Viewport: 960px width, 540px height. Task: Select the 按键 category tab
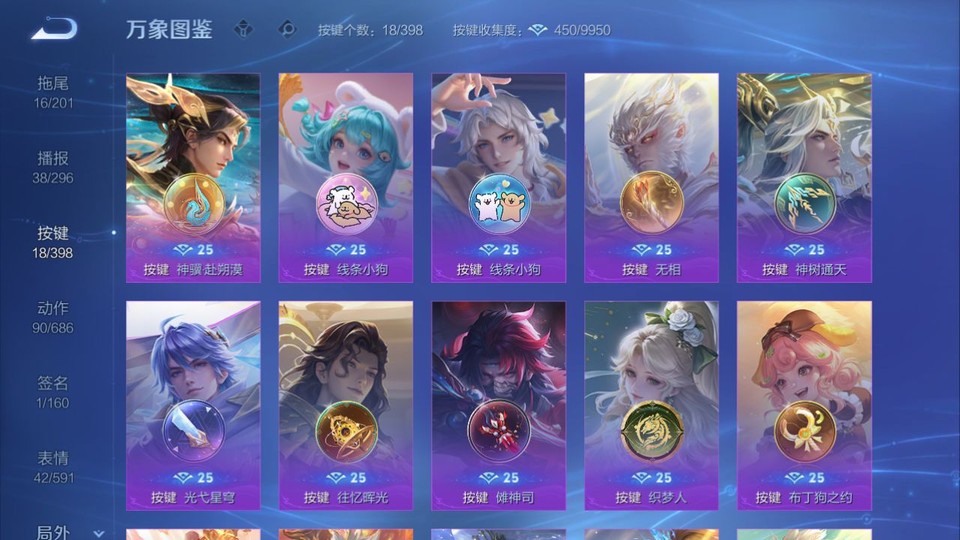point(53,241)
